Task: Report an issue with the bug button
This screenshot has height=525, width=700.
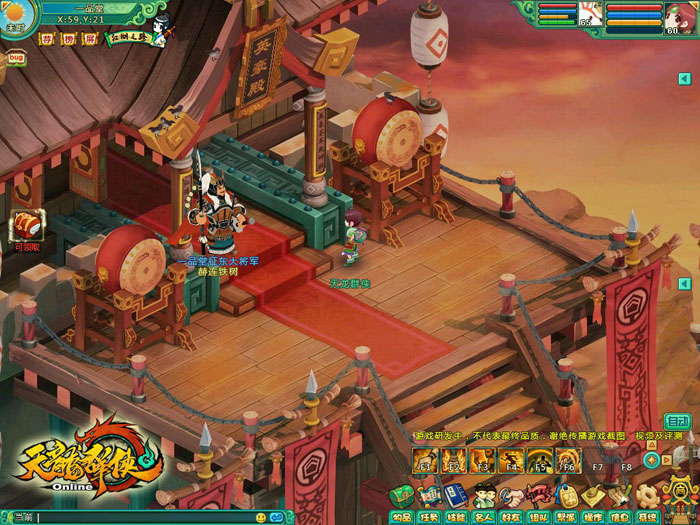Action: [x=15, y=58]
